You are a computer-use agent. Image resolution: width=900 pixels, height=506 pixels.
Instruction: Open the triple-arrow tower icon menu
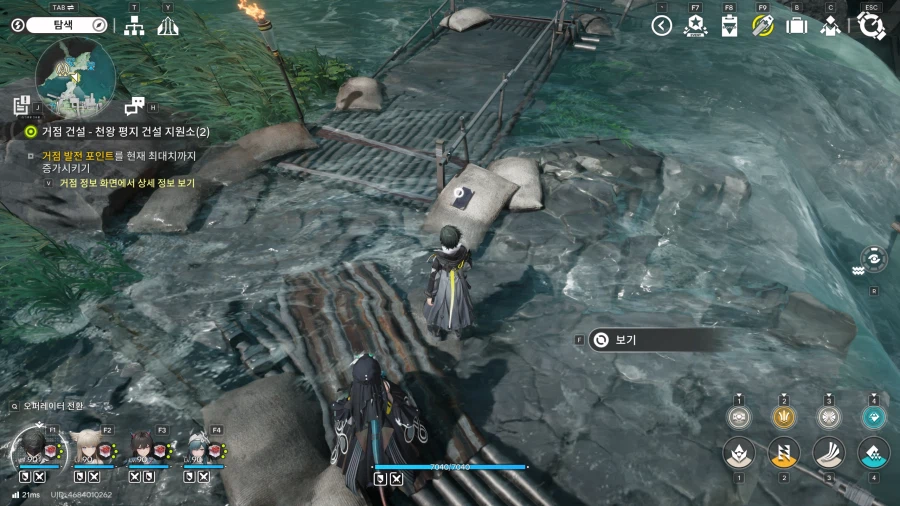pos(167,26)
